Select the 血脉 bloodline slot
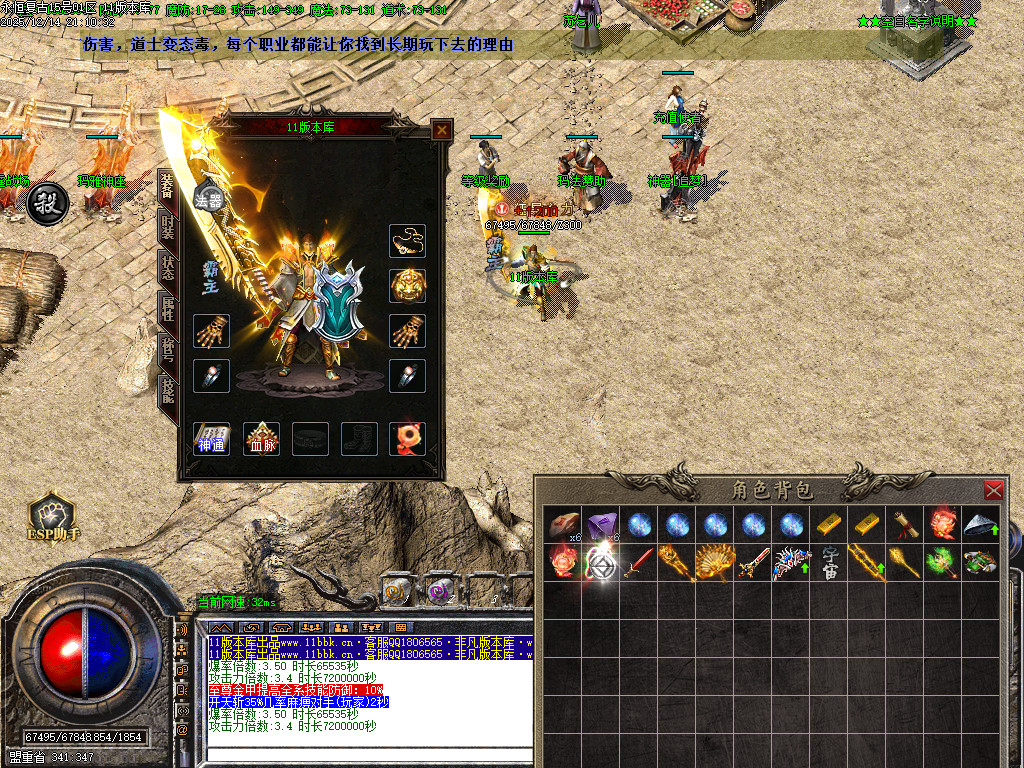 [x=261, y=438]
